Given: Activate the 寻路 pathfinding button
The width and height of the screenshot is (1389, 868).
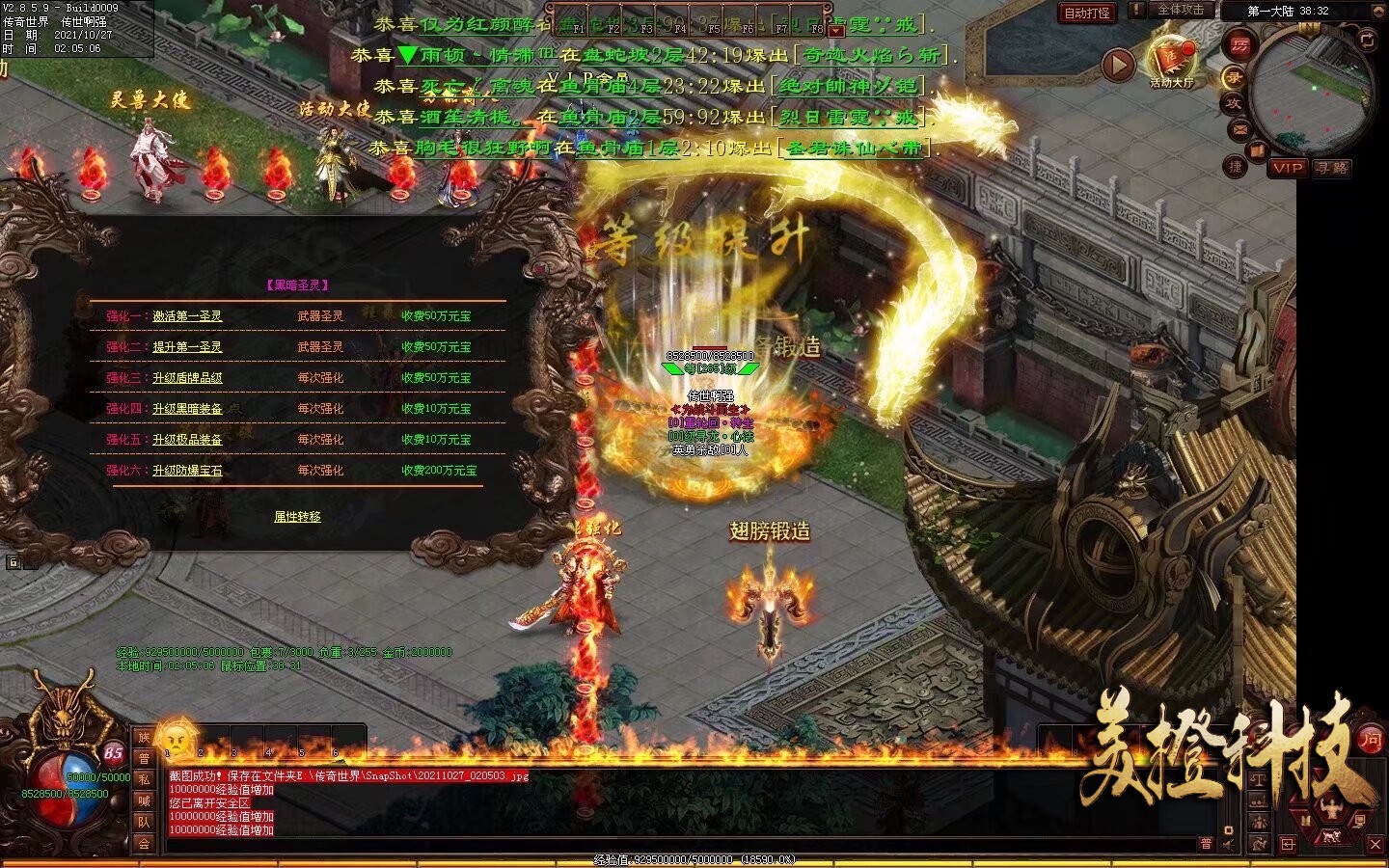Looking at the screenshot, I should point(1331,168).
